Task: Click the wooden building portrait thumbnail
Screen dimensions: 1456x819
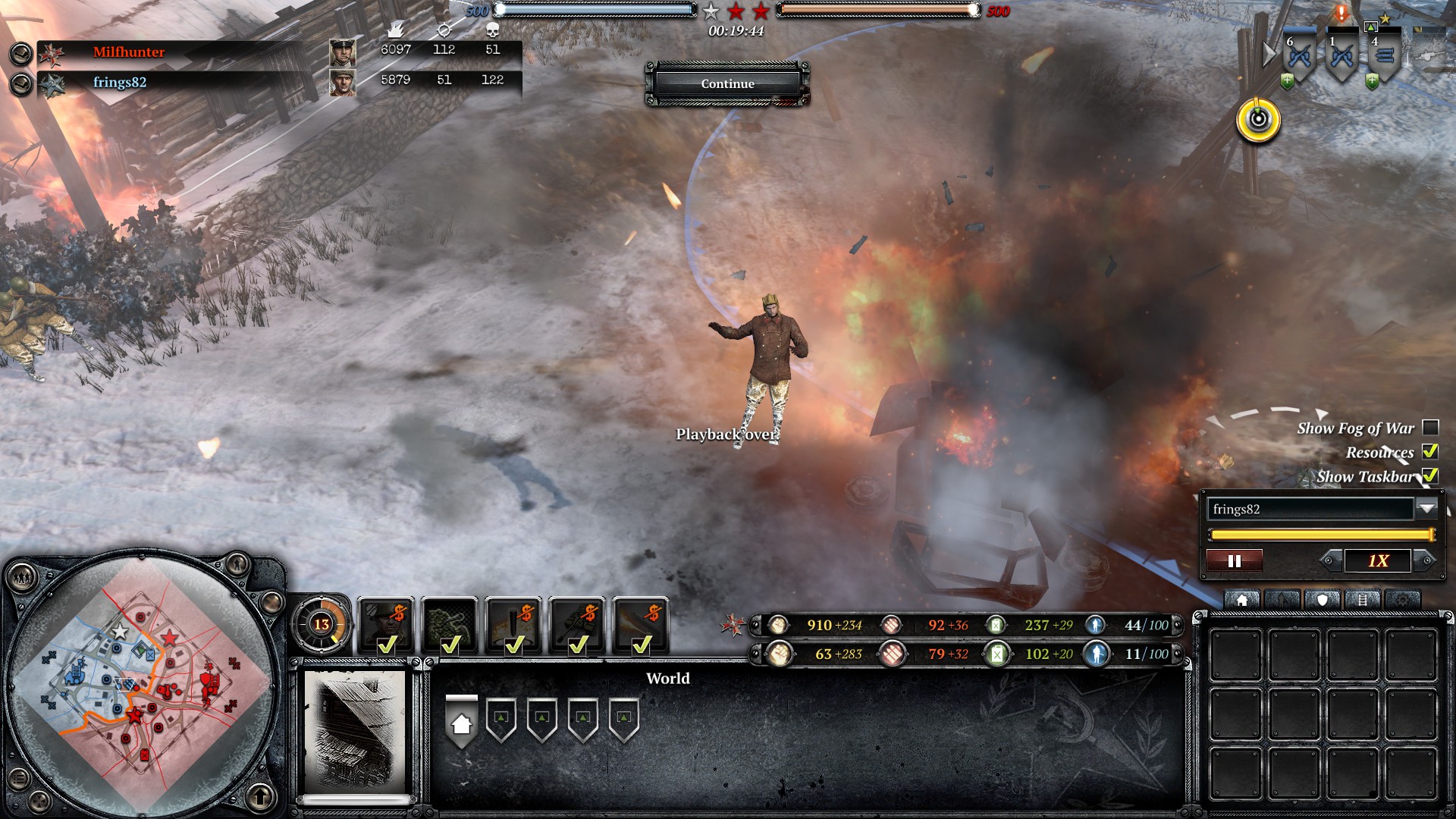Action: (x=356, y=730)
